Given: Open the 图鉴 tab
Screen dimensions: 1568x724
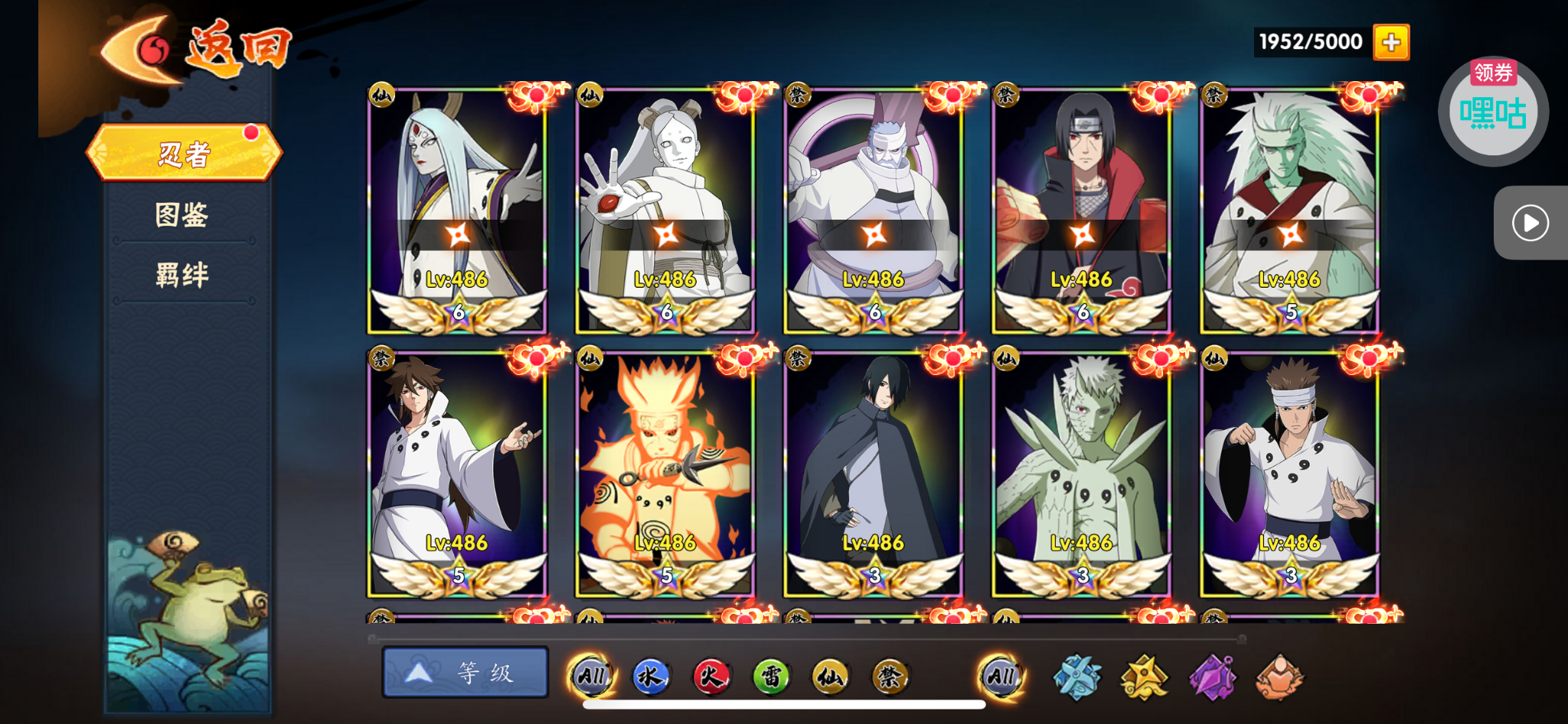Looking at the screenshot, I should click(182, 215).
